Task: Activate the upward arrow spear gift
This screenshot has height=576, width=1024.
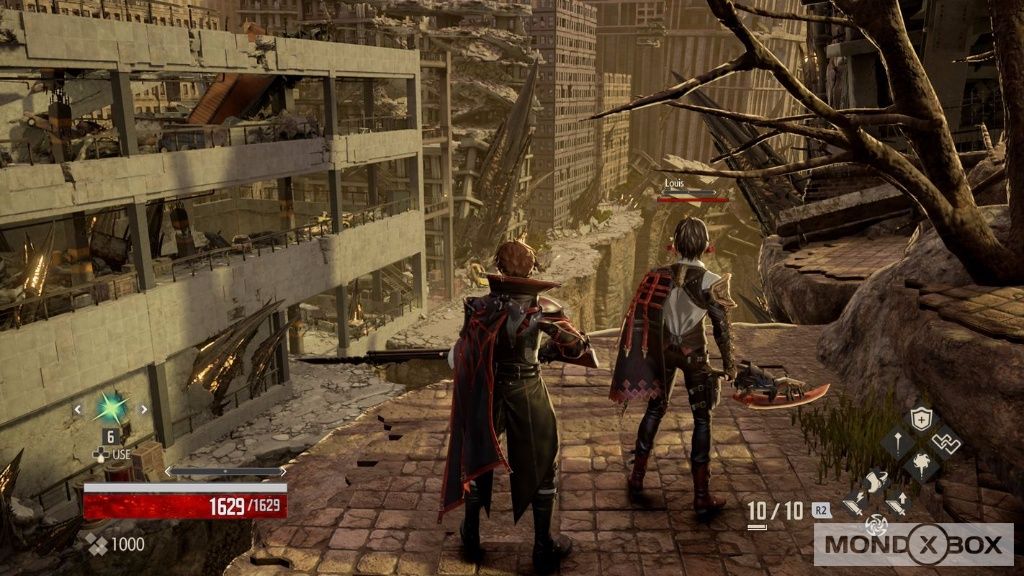Action: click(x=897, y=441)
